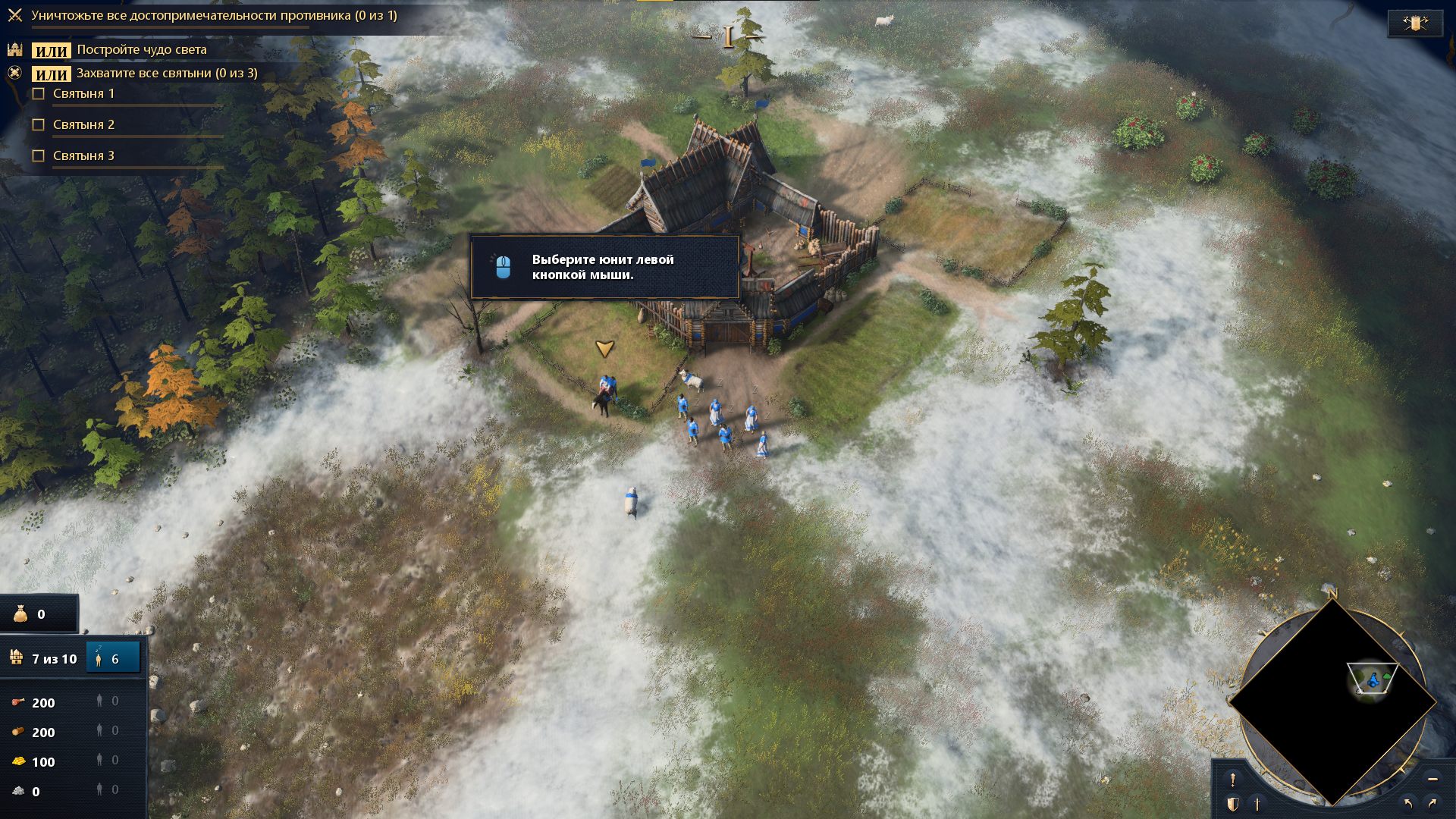This screenshot has width=1456, height=819.
Task: Rotate camera with the right curved arrow
Action: pos(1432,803)
